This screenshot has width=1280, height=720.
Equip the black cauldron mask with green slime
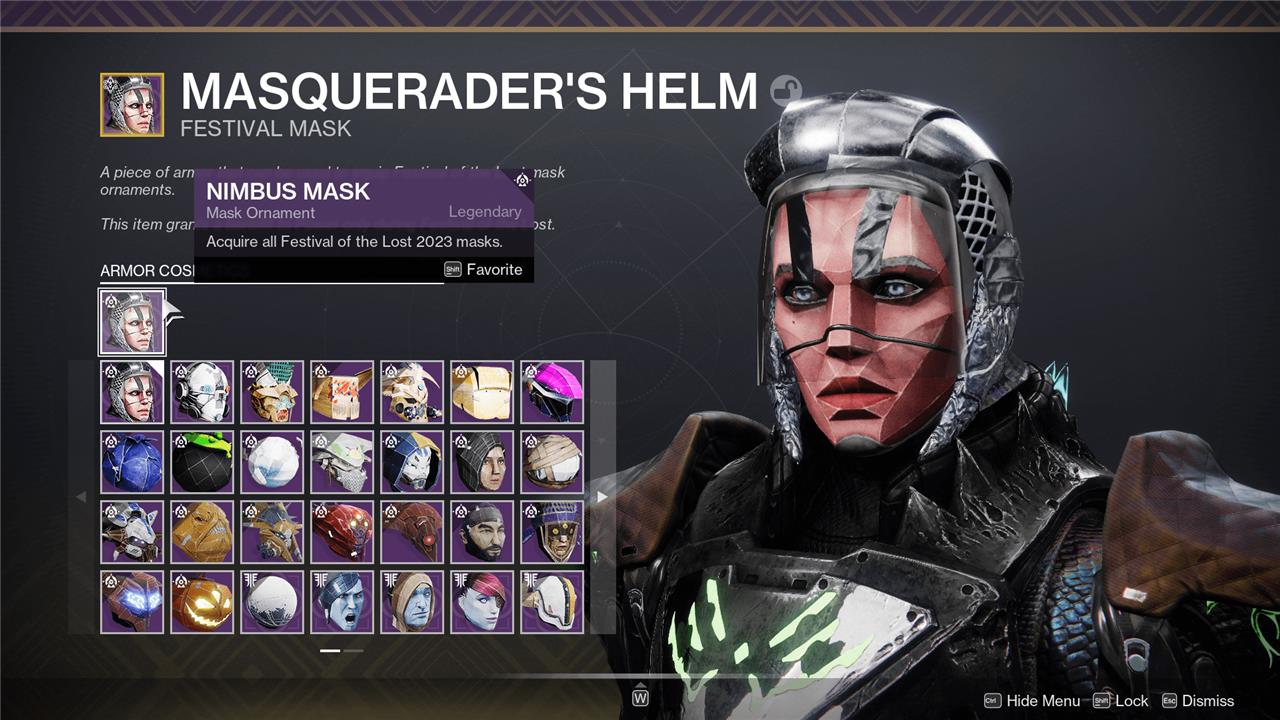(x=202, y=462)
